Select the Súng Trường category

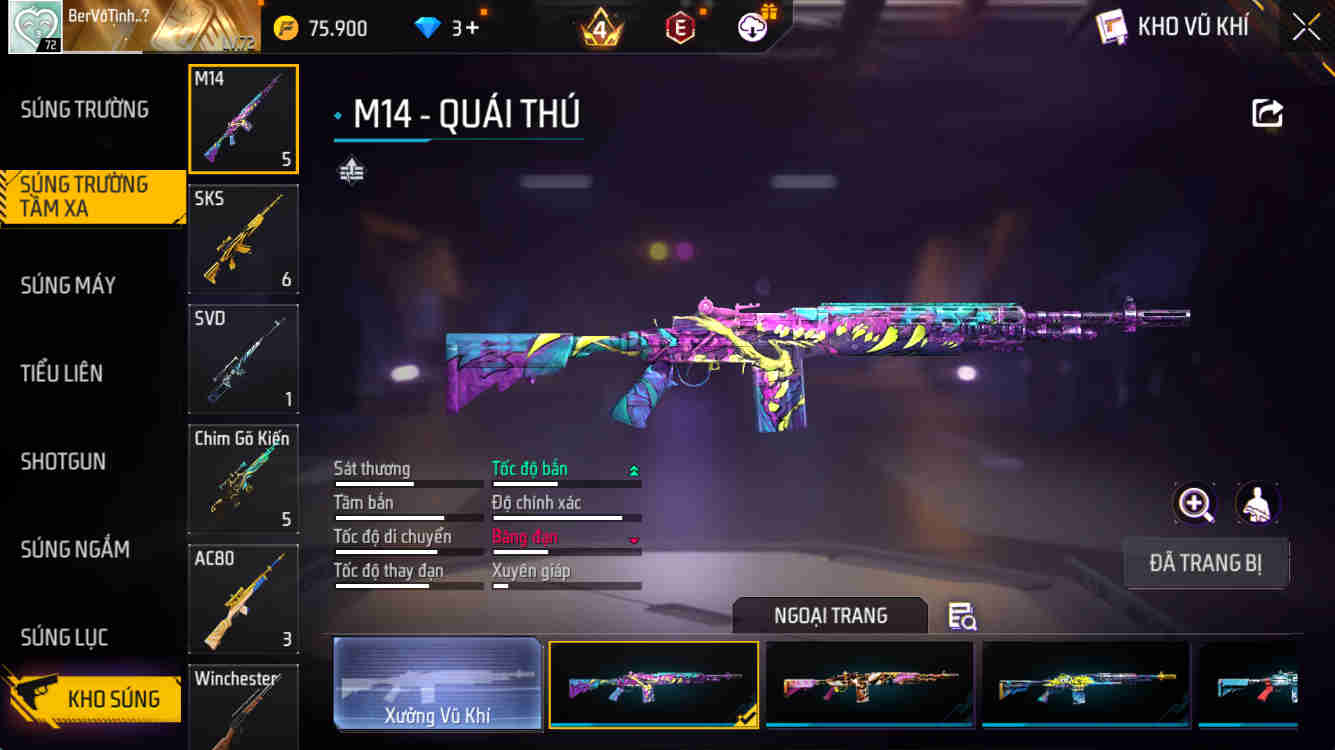tap(85, 109)
